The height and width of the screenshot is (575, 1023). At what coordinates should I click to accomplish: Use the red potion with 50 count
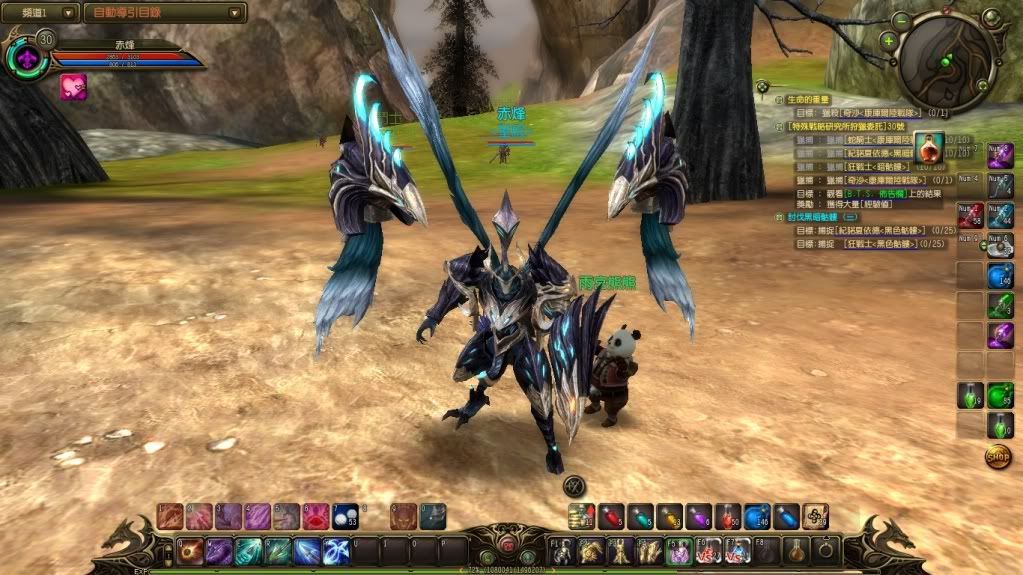[728, 516]
